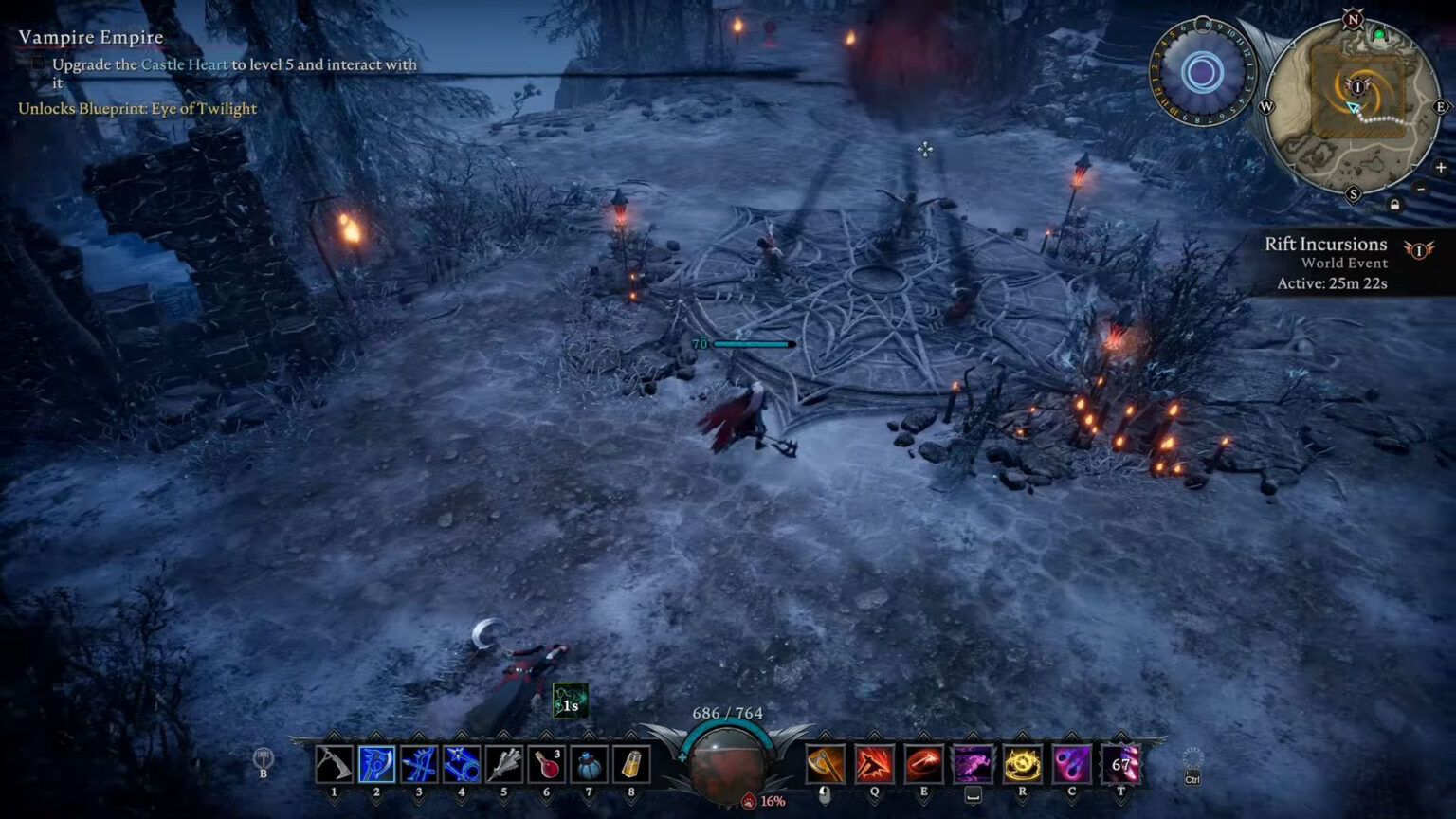Select the water flask in slot 7

pos(590,765)
